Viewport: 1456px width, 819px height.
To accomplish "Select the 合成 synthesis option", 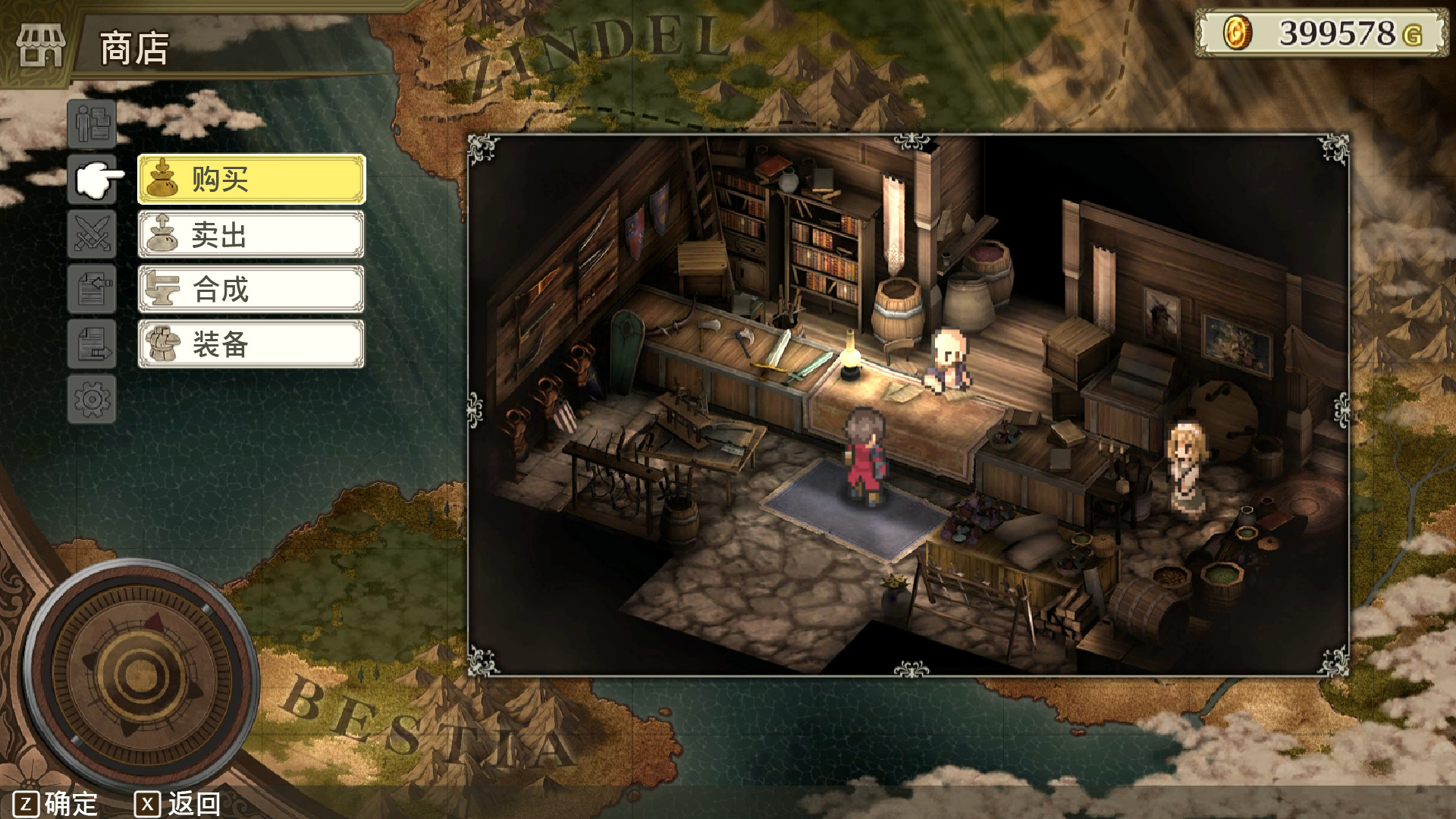I will coord(250,289).
